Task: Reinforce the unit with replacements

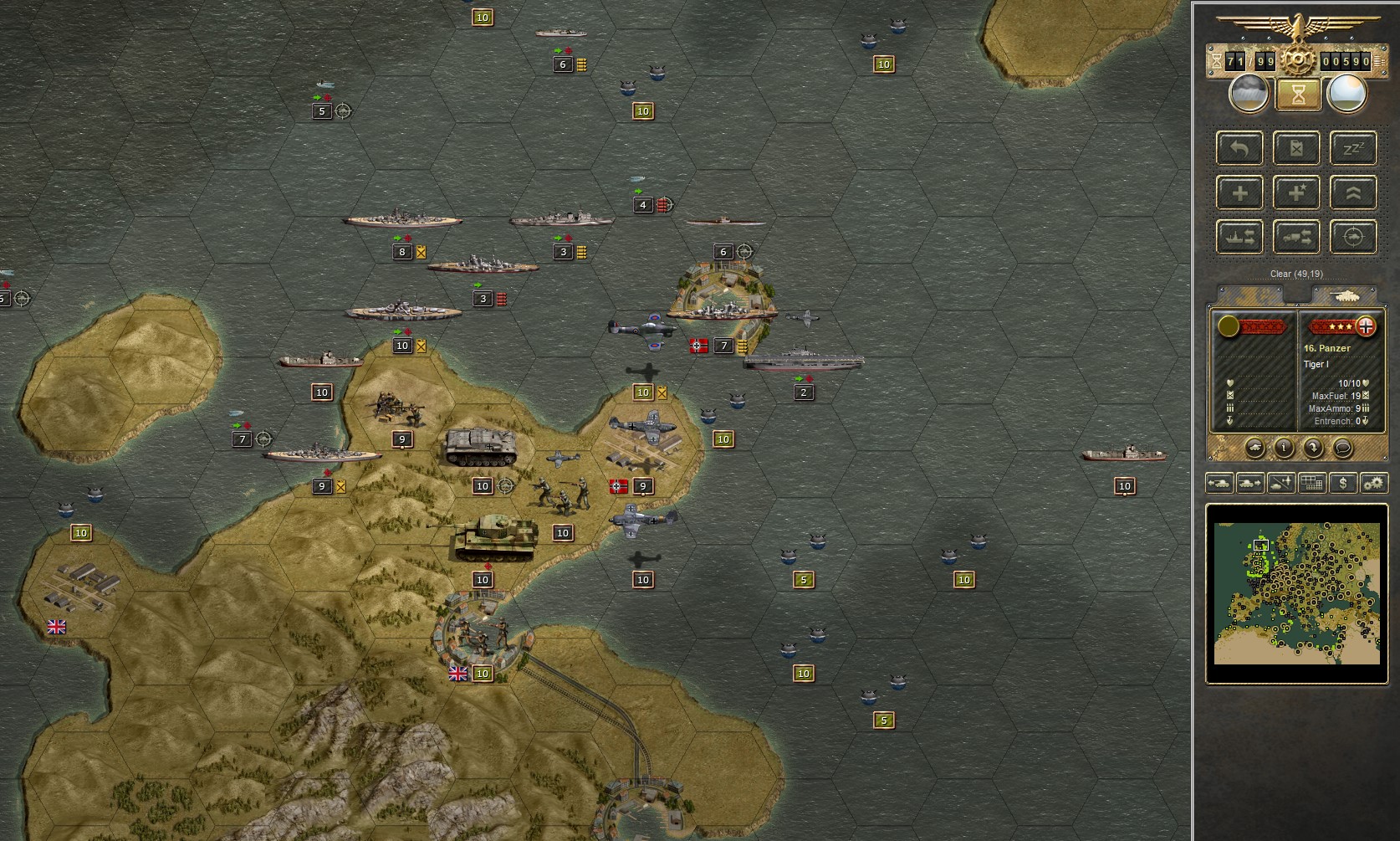Action: 1239,192
